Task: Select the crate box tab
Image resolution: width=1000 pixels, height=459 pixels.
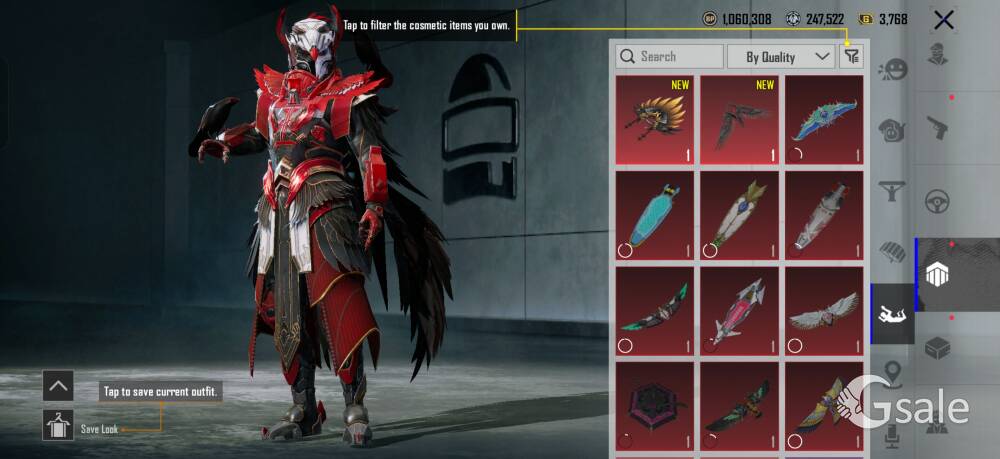Action: [x=937, y=348]
